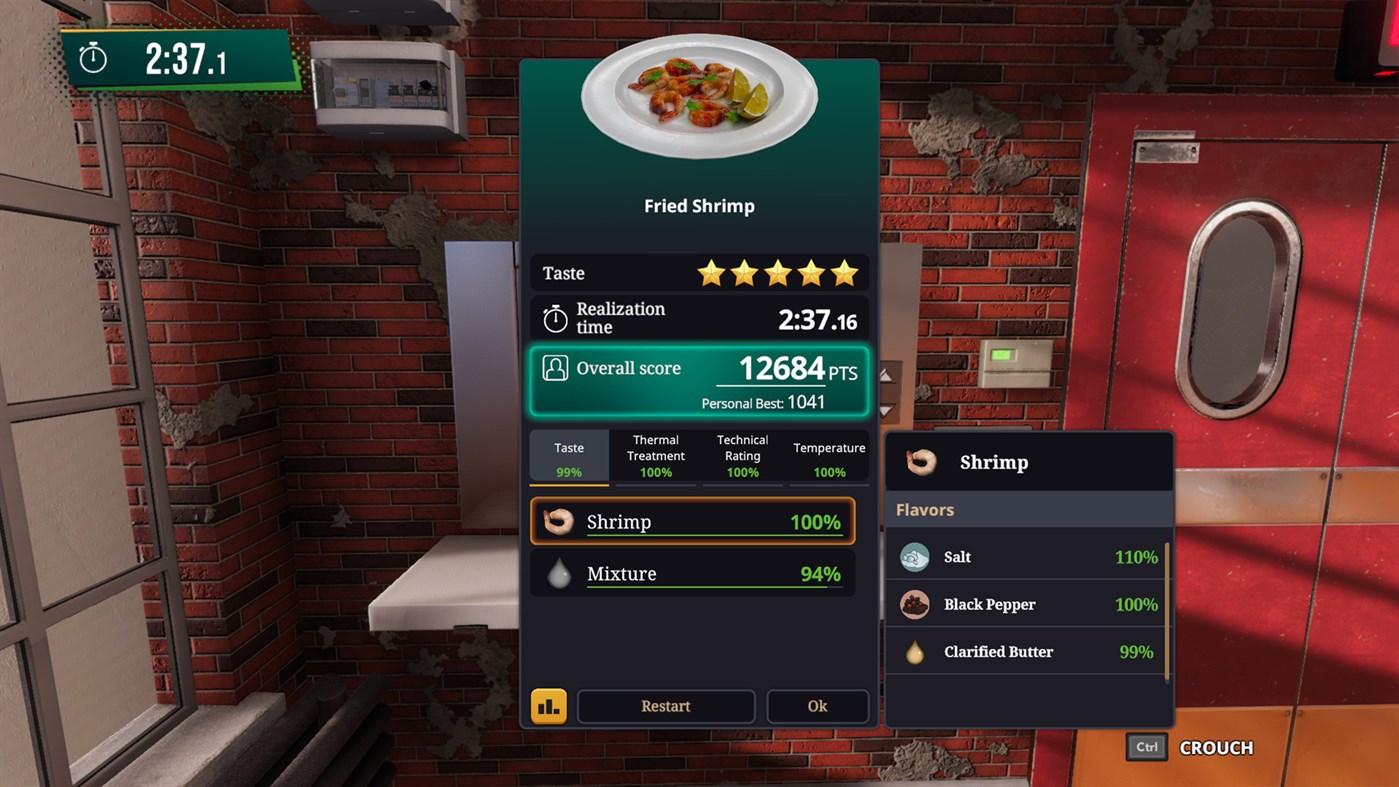Screen dimensions: 1399x787
Task: Click the Clarified Butter droplet icon
Action: (914, 651)
